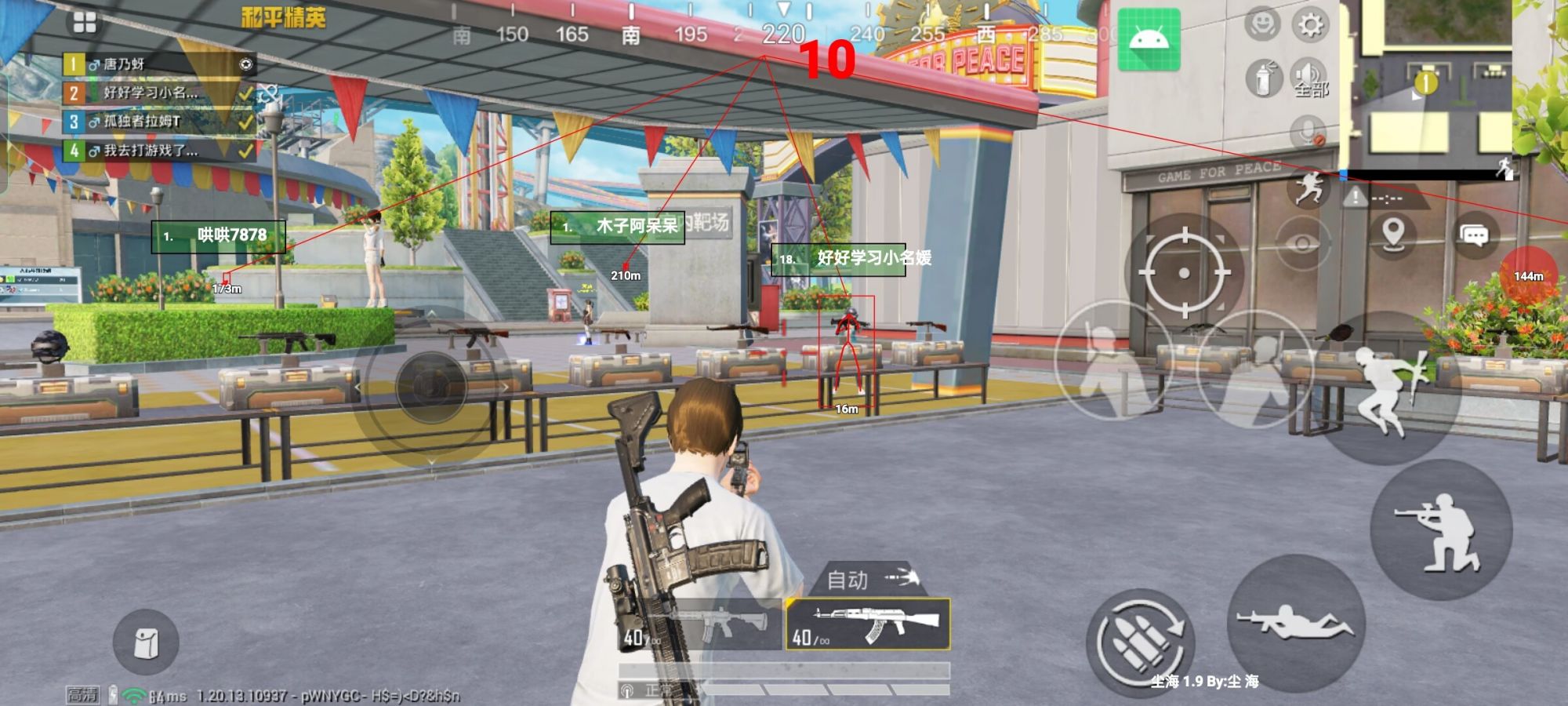Activate the eye free-look button
The width and height of the screenshot is (1568, 706).
click(1302, 245)
